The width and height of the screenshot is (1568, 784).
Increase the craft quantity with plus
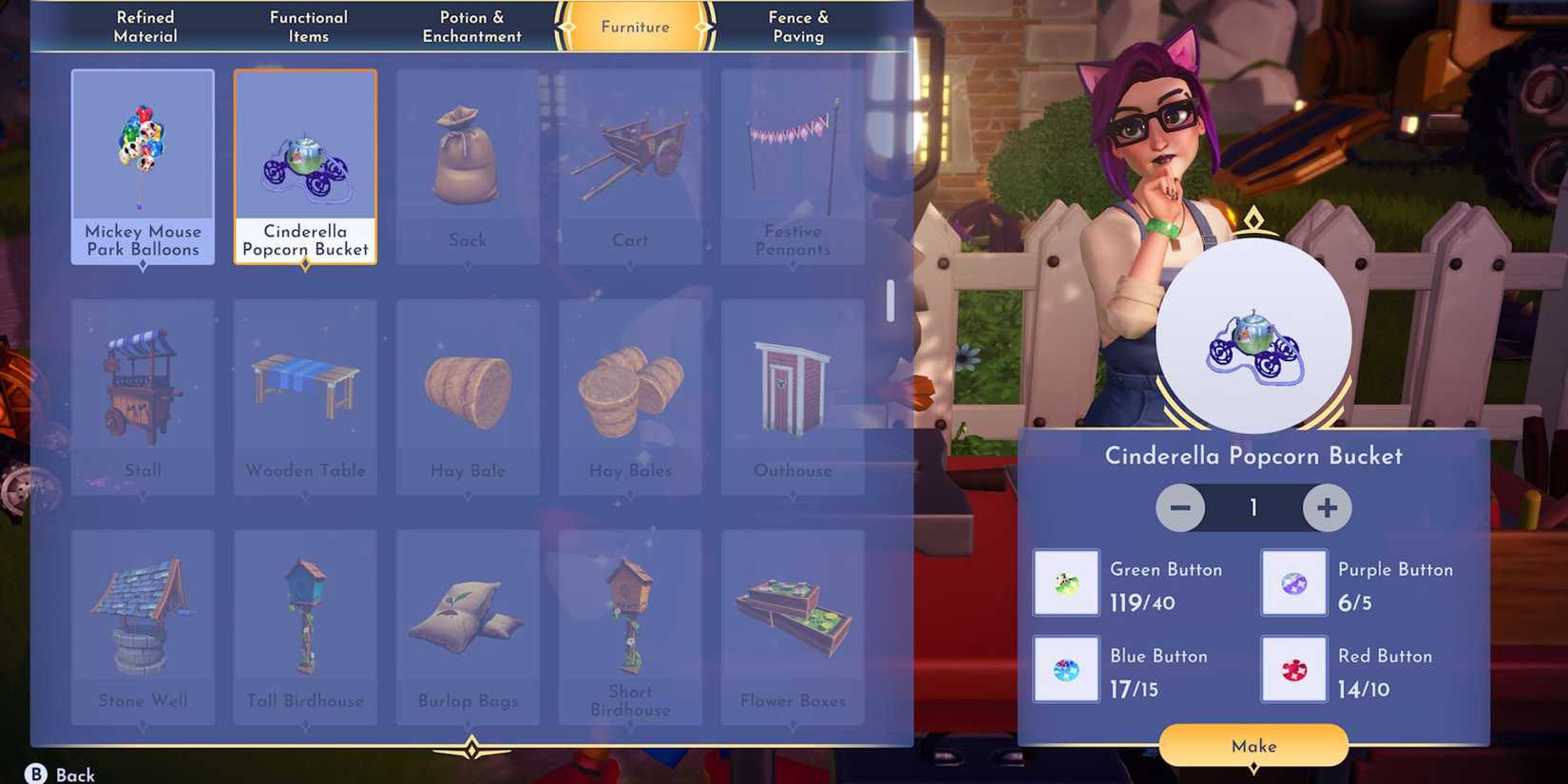tap(1327, 507)
